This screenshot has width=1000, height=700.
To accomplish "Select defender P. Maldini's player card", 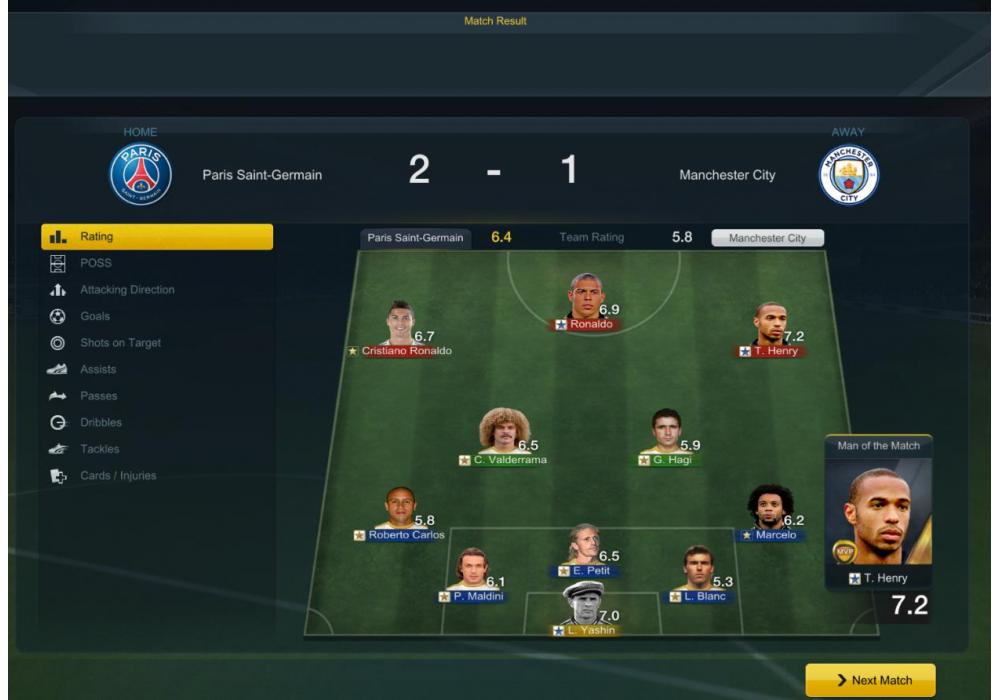I will tap(471, 572).
